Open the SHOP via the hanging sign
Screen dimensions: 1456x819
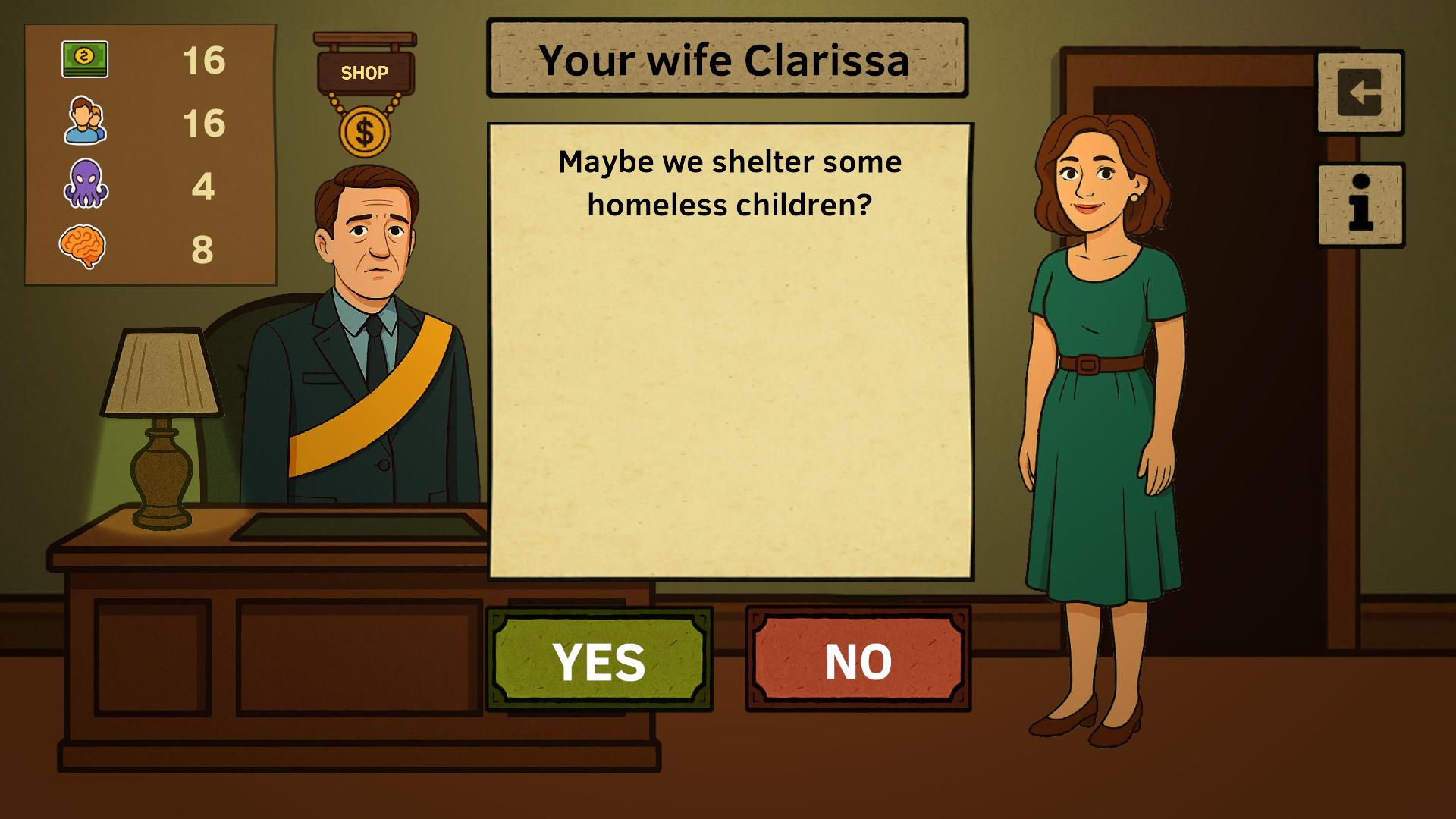click(x=366, y=72)
